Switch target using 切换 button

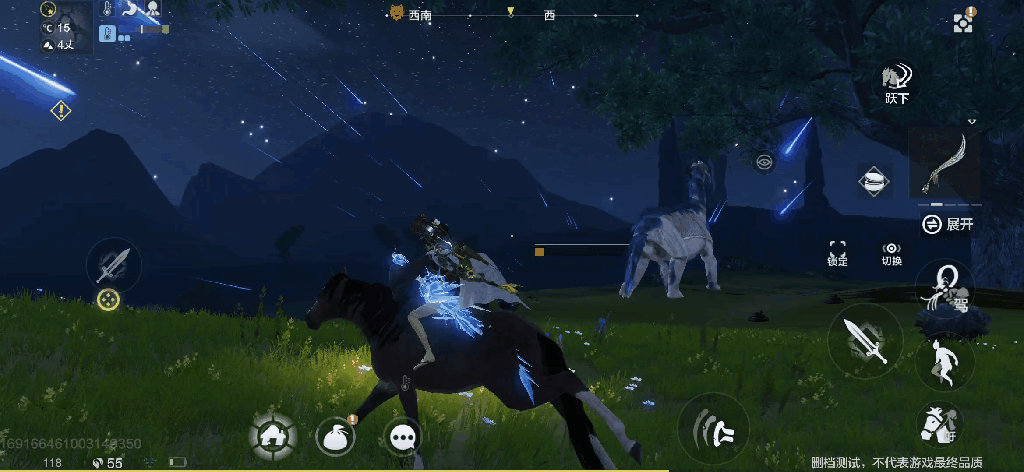[x=891, y=253]
